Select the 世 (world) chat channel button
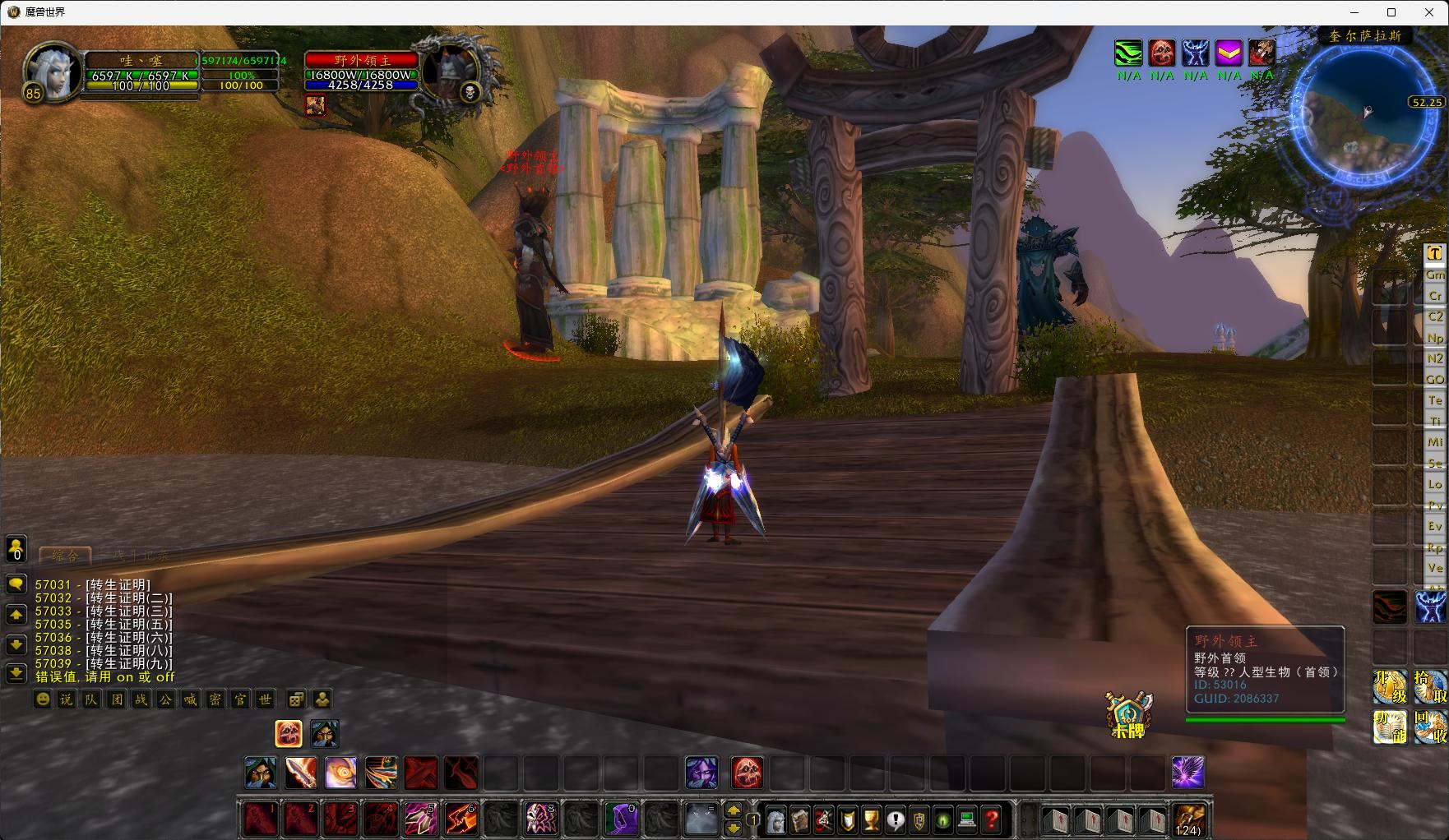 pyautogui.click(x=264, y=699)
